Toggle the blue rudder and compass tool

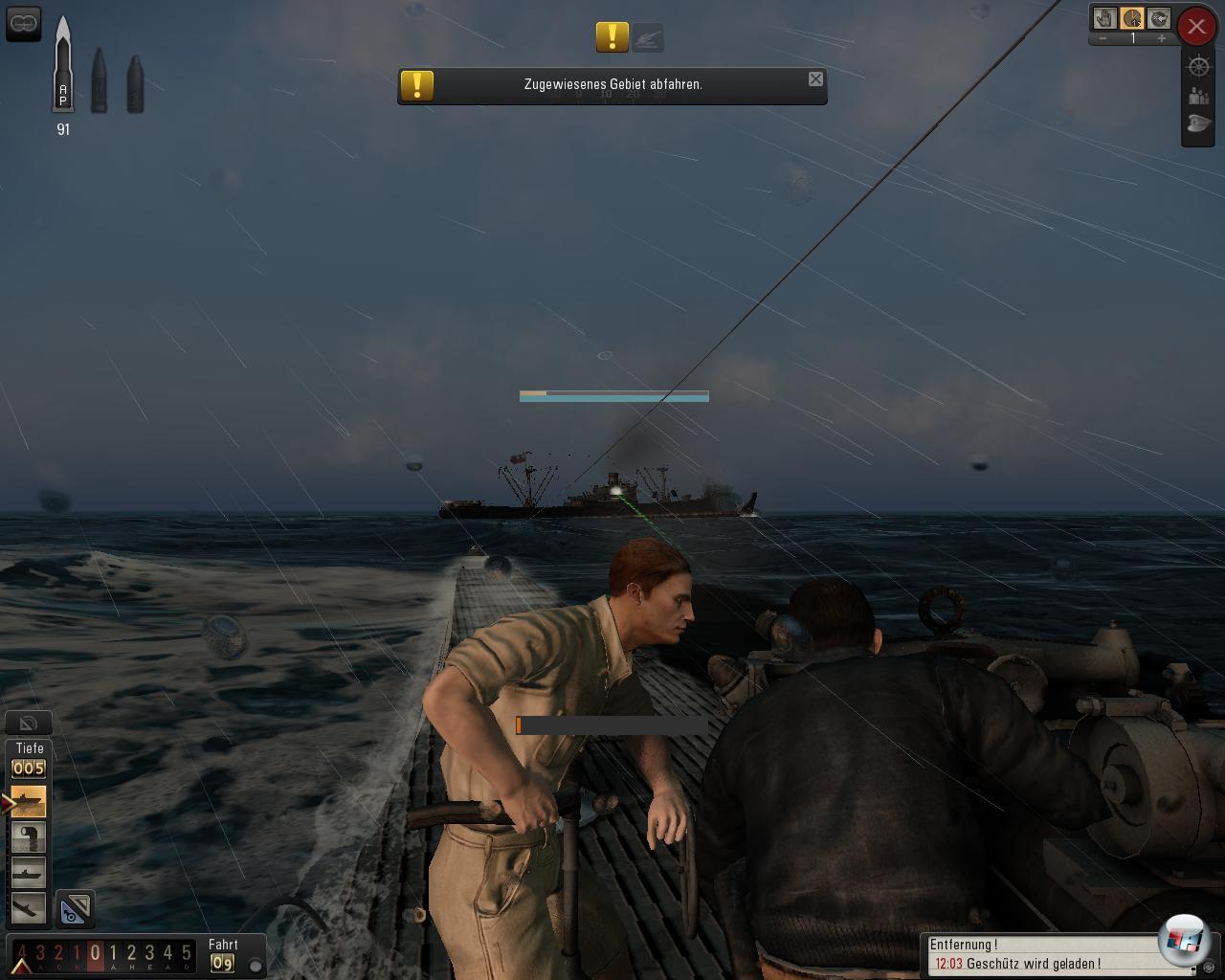[x=75, y=909]
